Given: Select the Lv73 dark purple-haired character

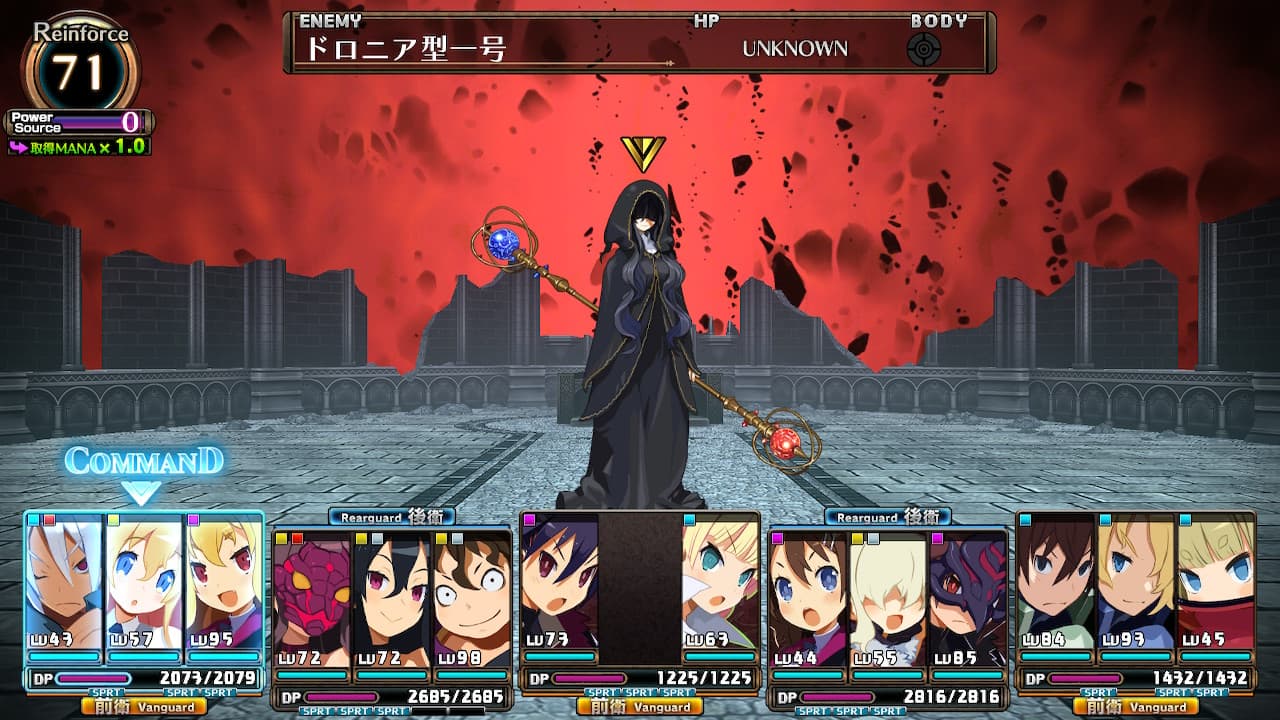Looking at the screenshot, I should pyautogui.click(x=559, y=582).
